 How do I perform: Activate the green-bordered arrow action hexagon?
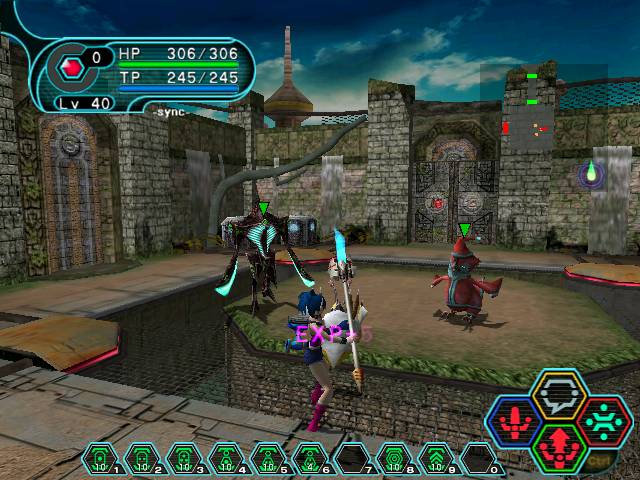coord(558,447)
